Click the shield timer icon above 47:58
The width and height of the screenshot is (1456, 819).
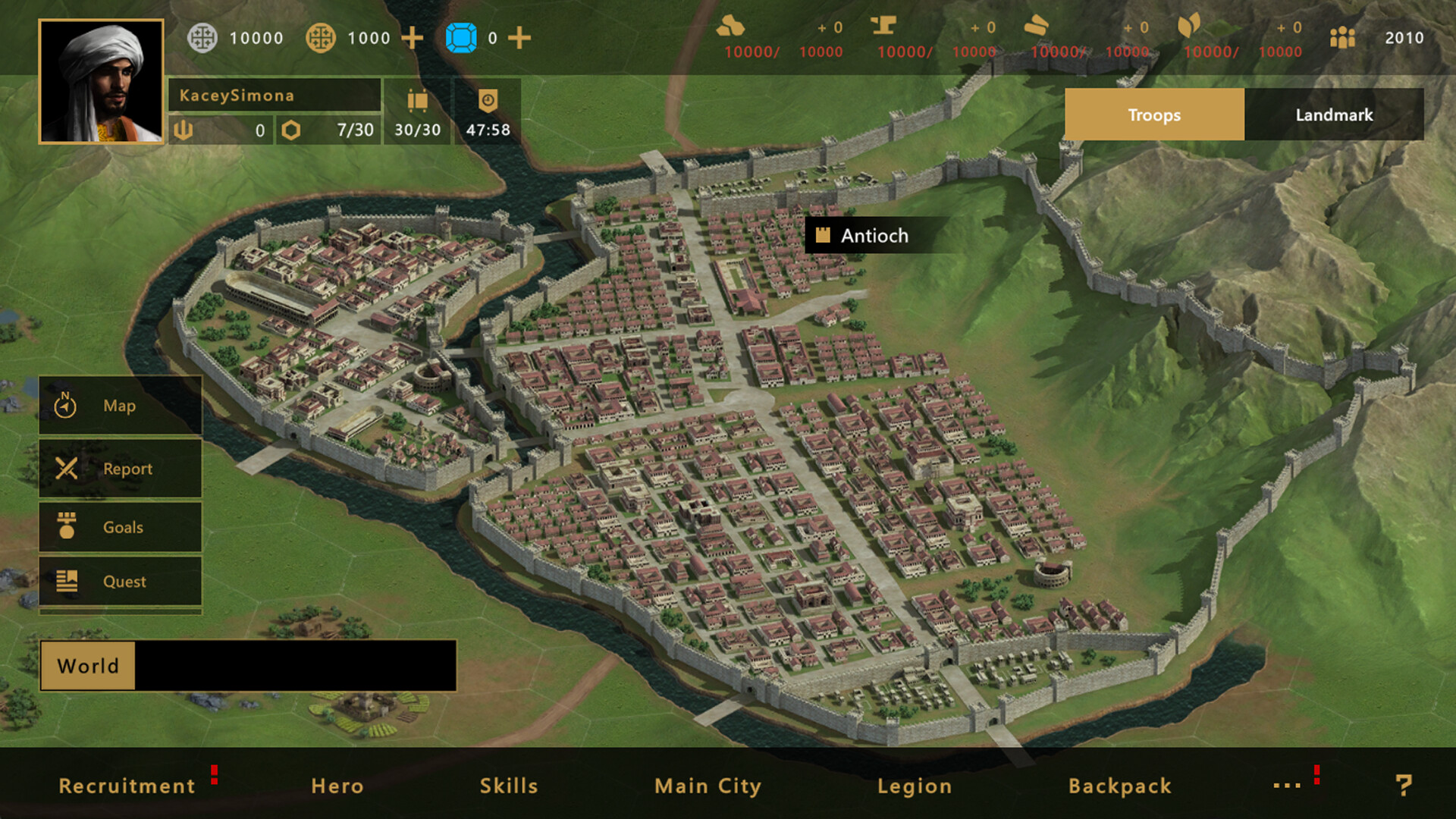pyautogui.click(x=488, y=99)
